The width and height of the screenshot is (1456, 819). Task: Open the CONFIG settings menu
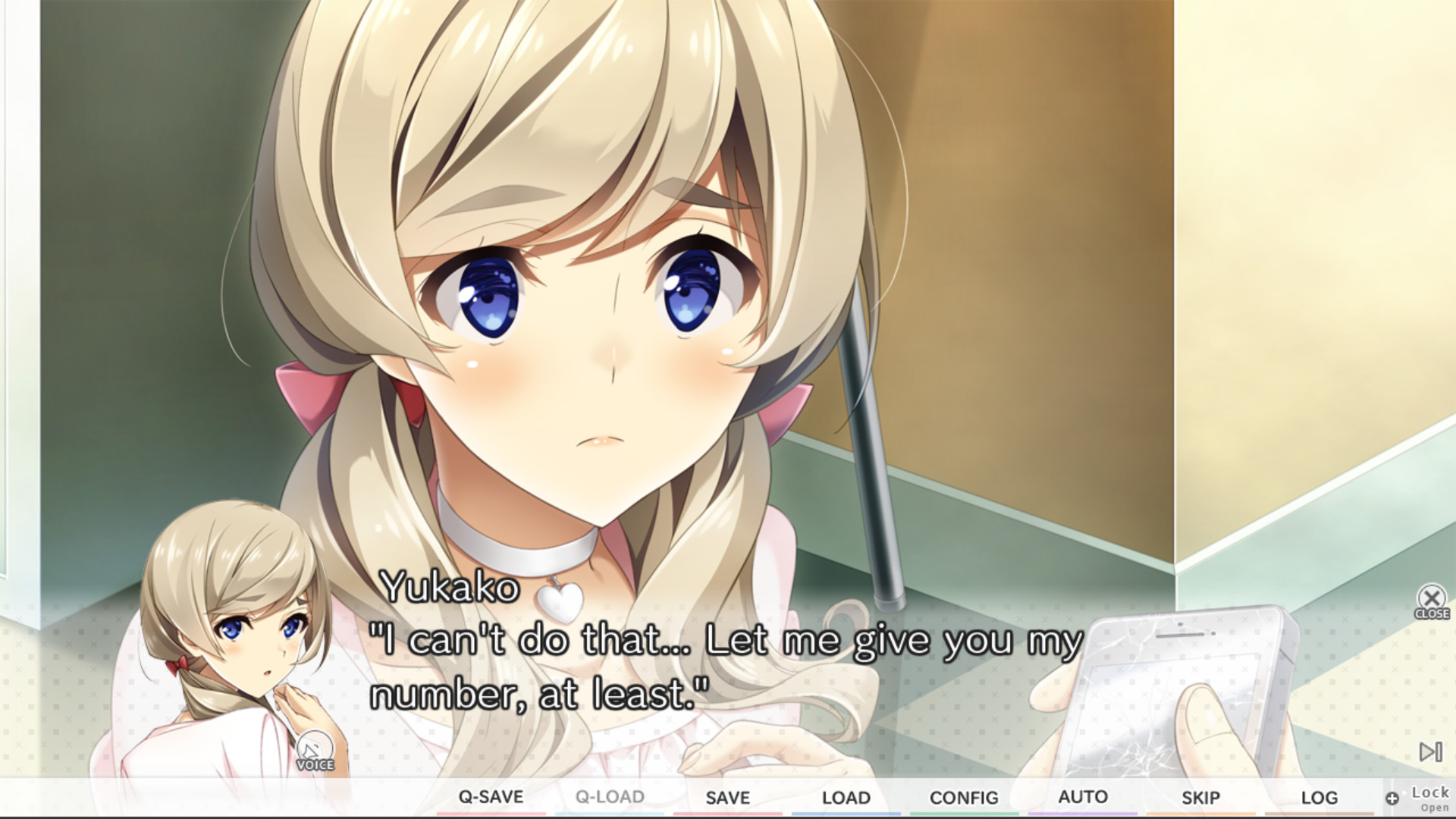(x=965, y=797)
